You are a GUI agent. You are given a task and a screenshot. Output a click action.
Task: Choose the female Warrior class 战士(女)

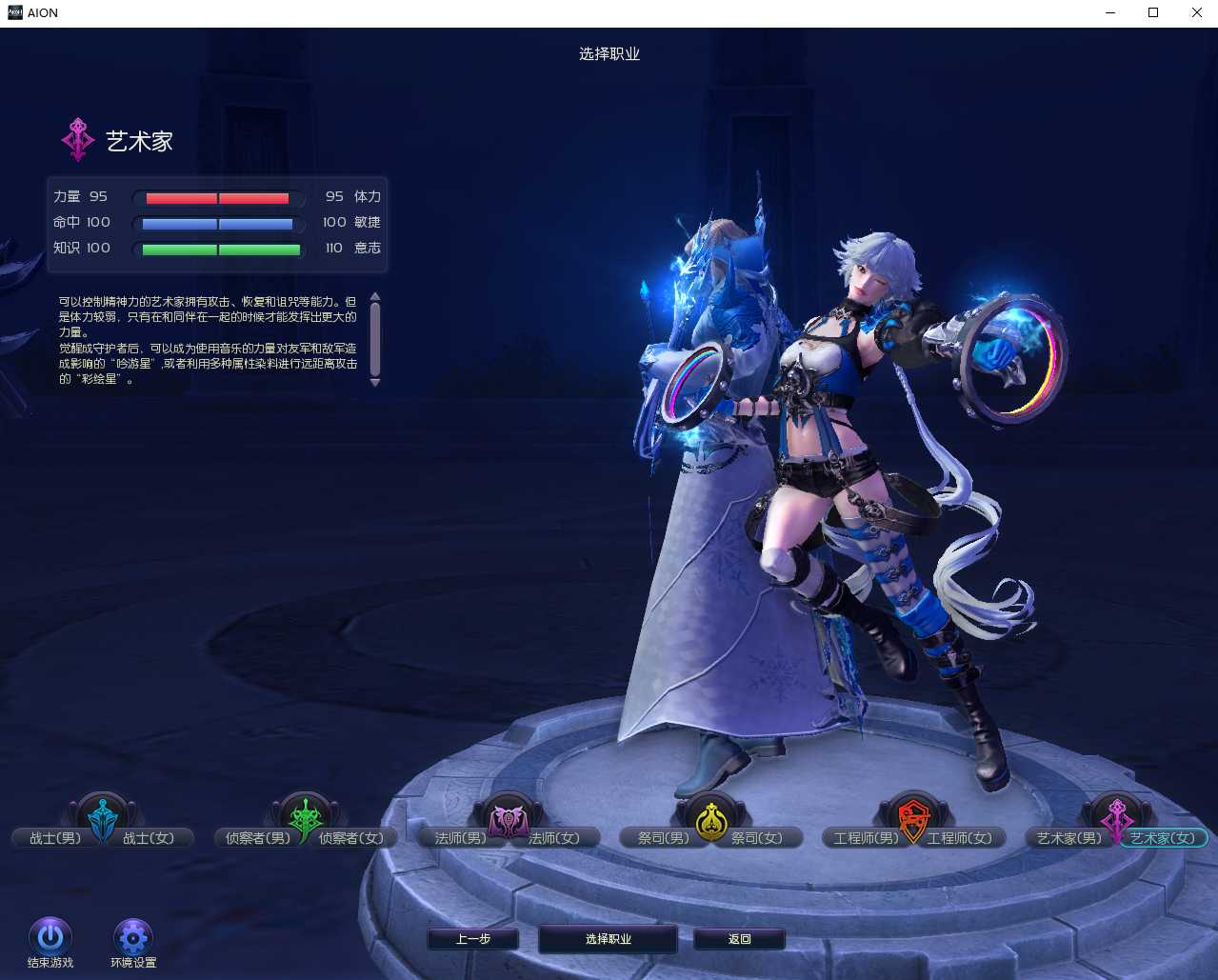click(150, 838)
